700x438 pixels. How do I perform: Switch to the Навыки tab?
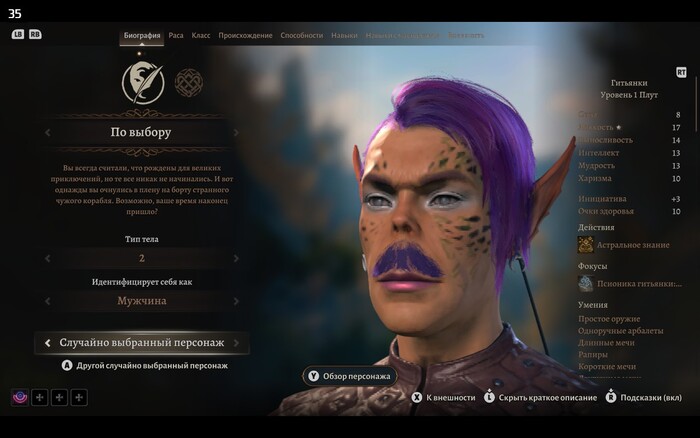(x=344, y=35)
